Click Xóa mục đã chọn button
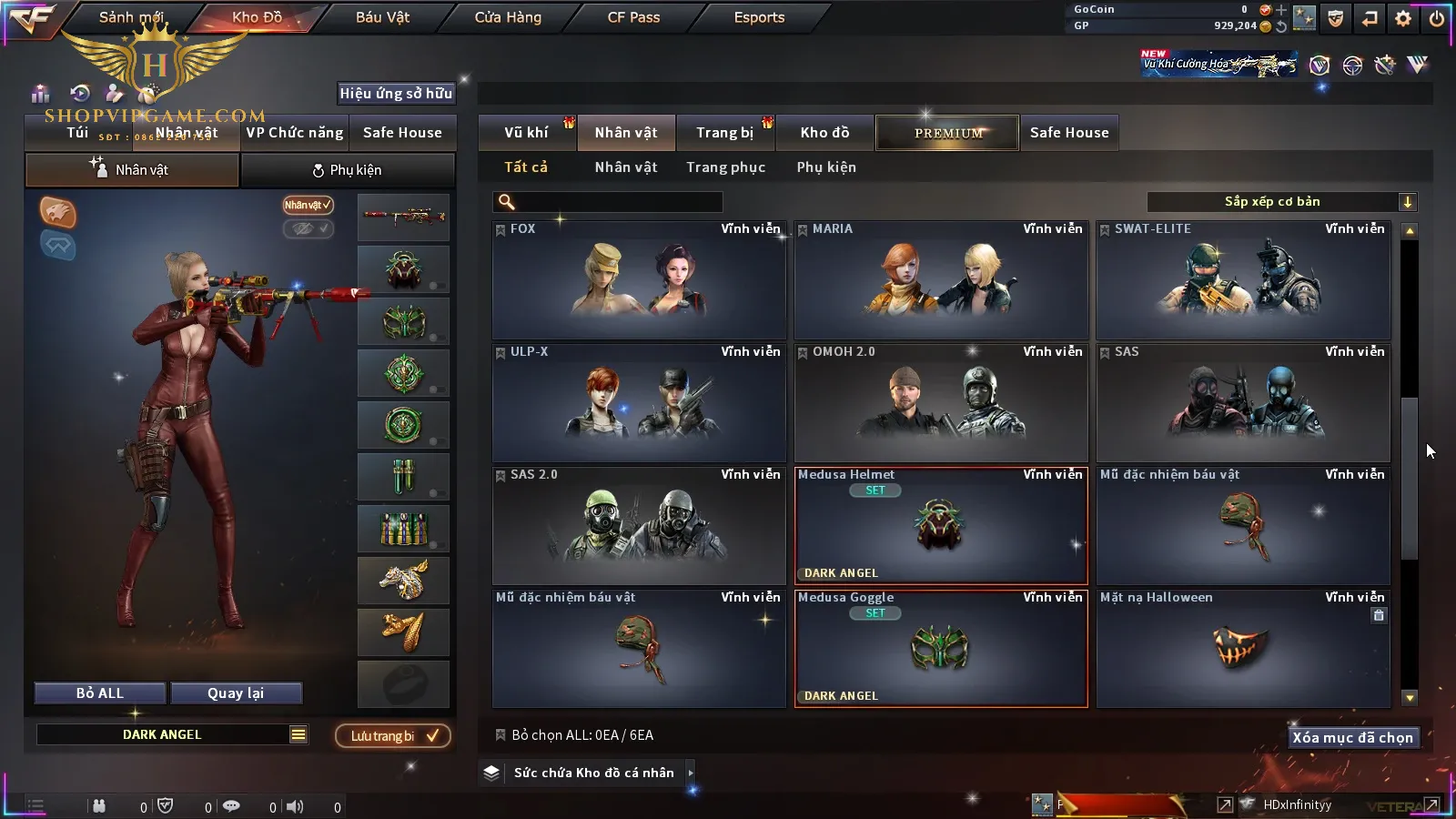Viewport: 1456px width, 819px height. [1352, 738]
